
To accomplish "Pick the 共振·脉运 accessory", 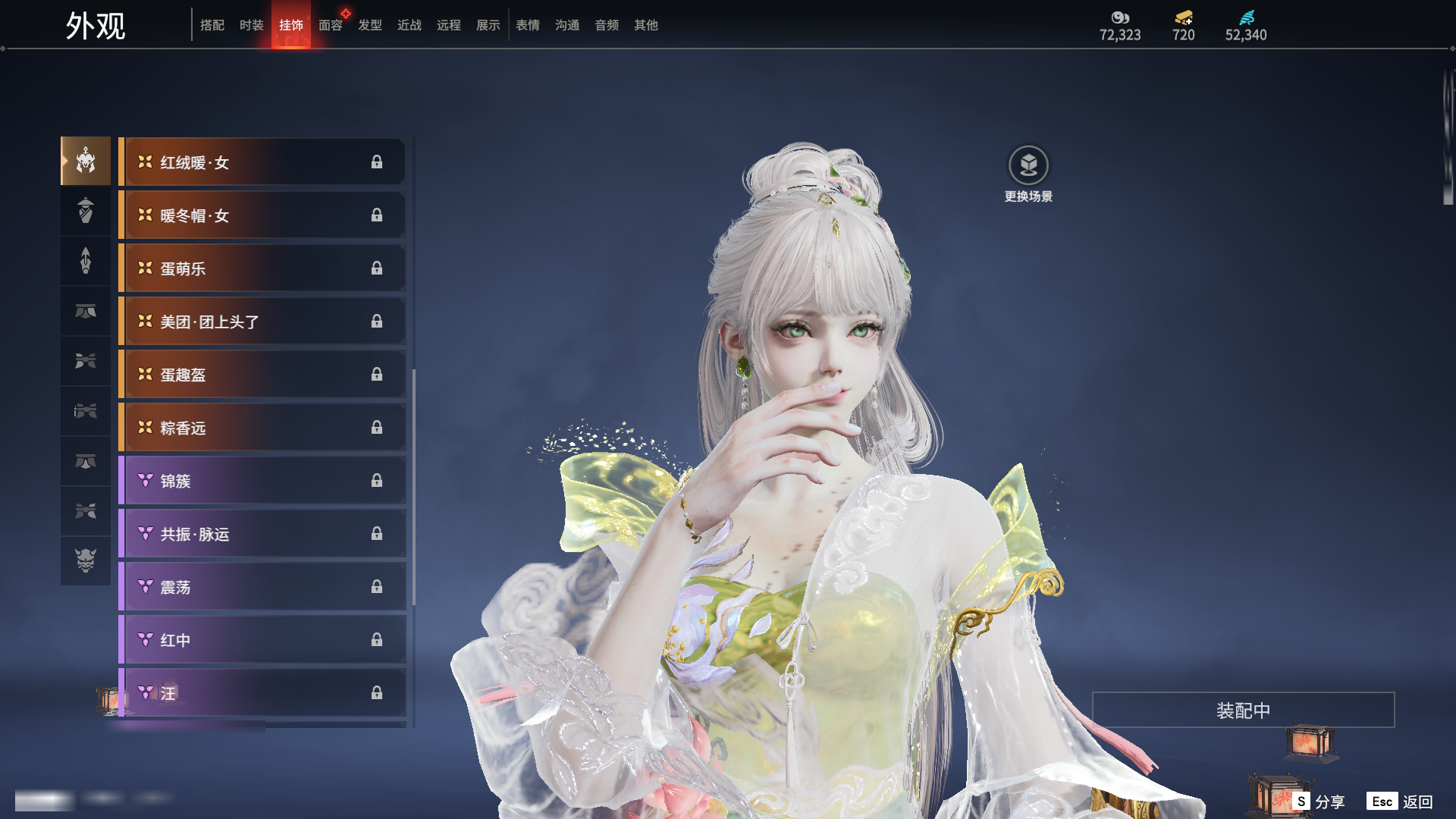I will pyautogui.click(x=262, y=534).
